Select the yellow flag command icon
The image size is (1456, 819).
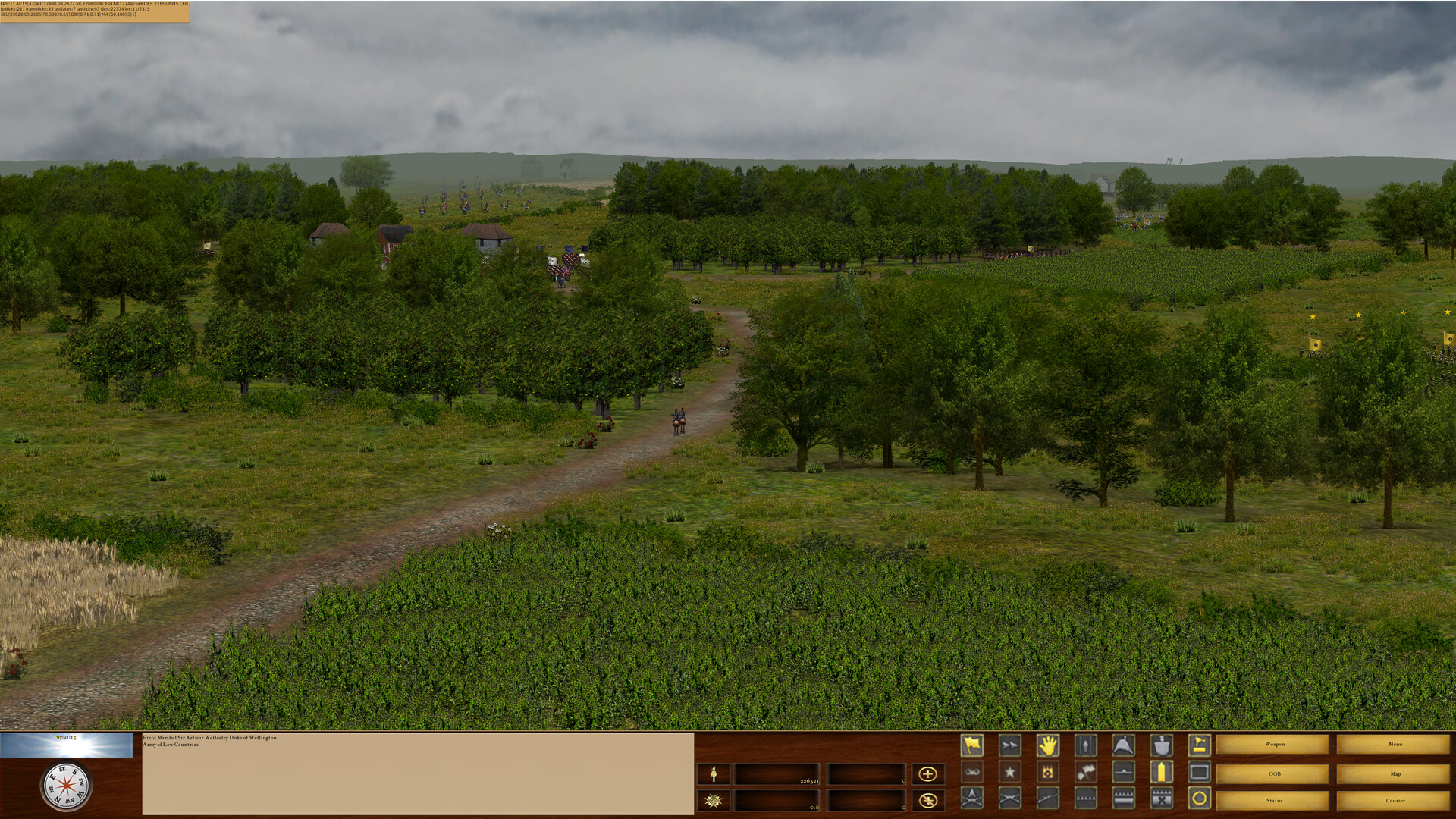(x=973, y=745)
